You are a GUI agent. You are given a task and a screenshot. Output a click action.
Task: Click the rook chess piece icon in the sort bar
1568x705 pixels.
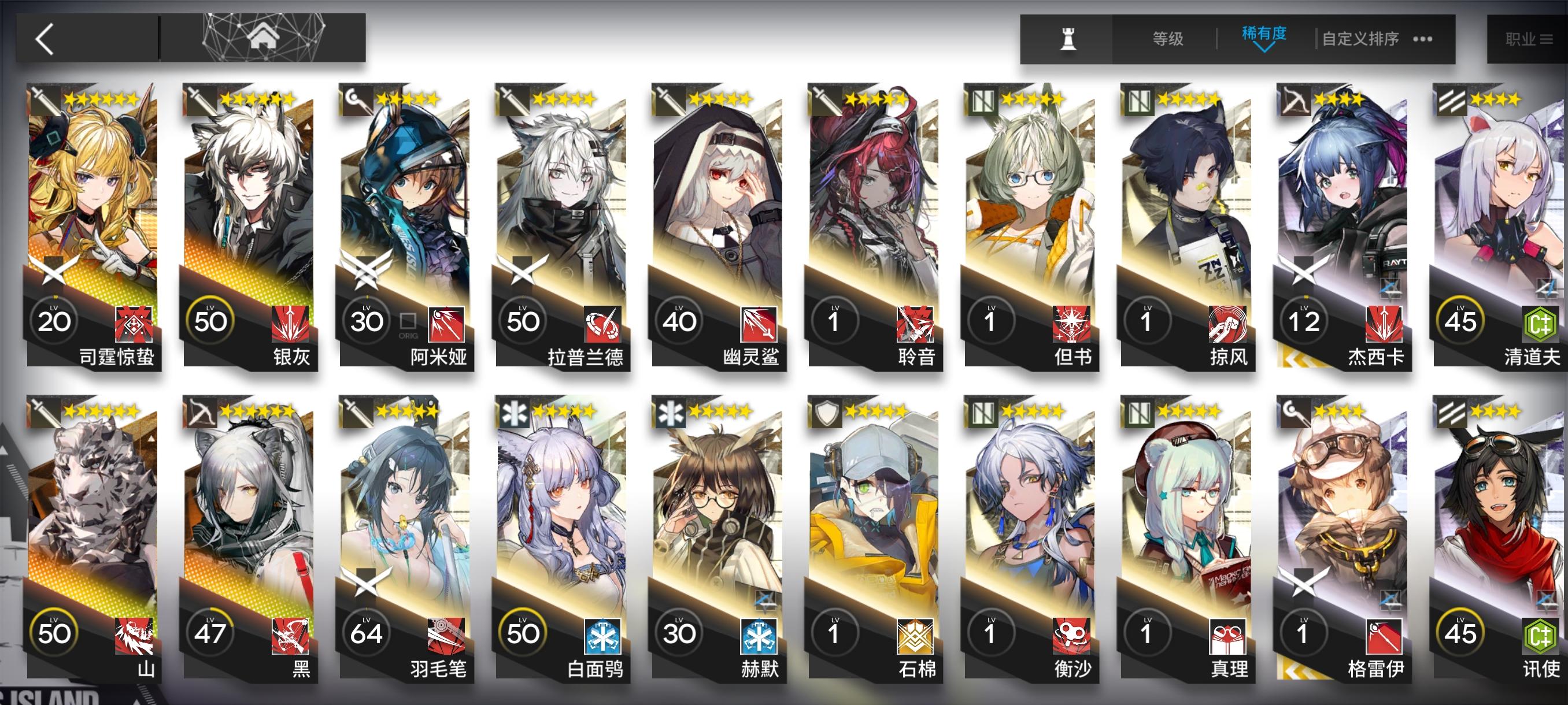point(1069,38)
